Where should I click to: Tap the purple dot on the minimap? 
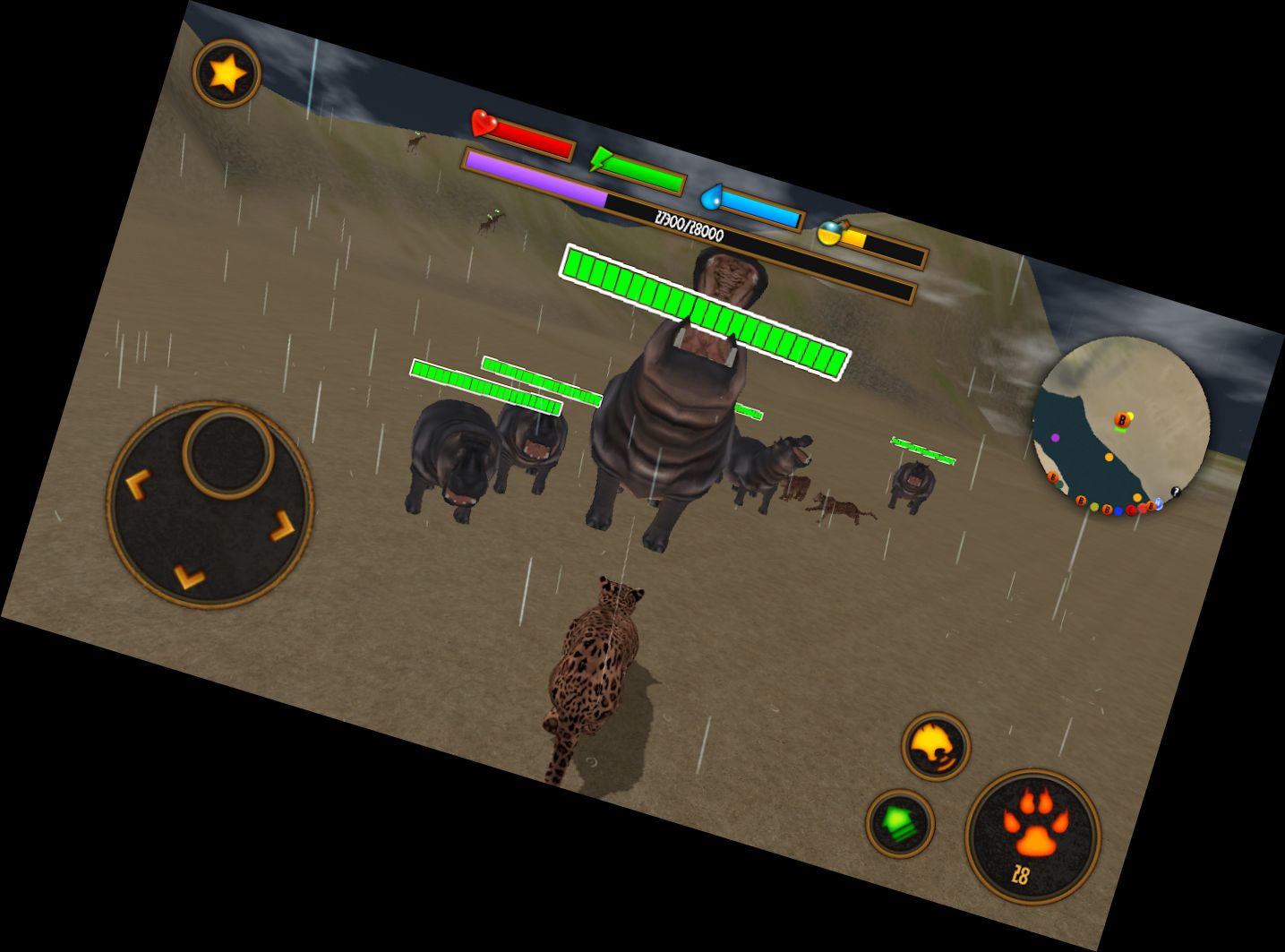pos(1055,437)
